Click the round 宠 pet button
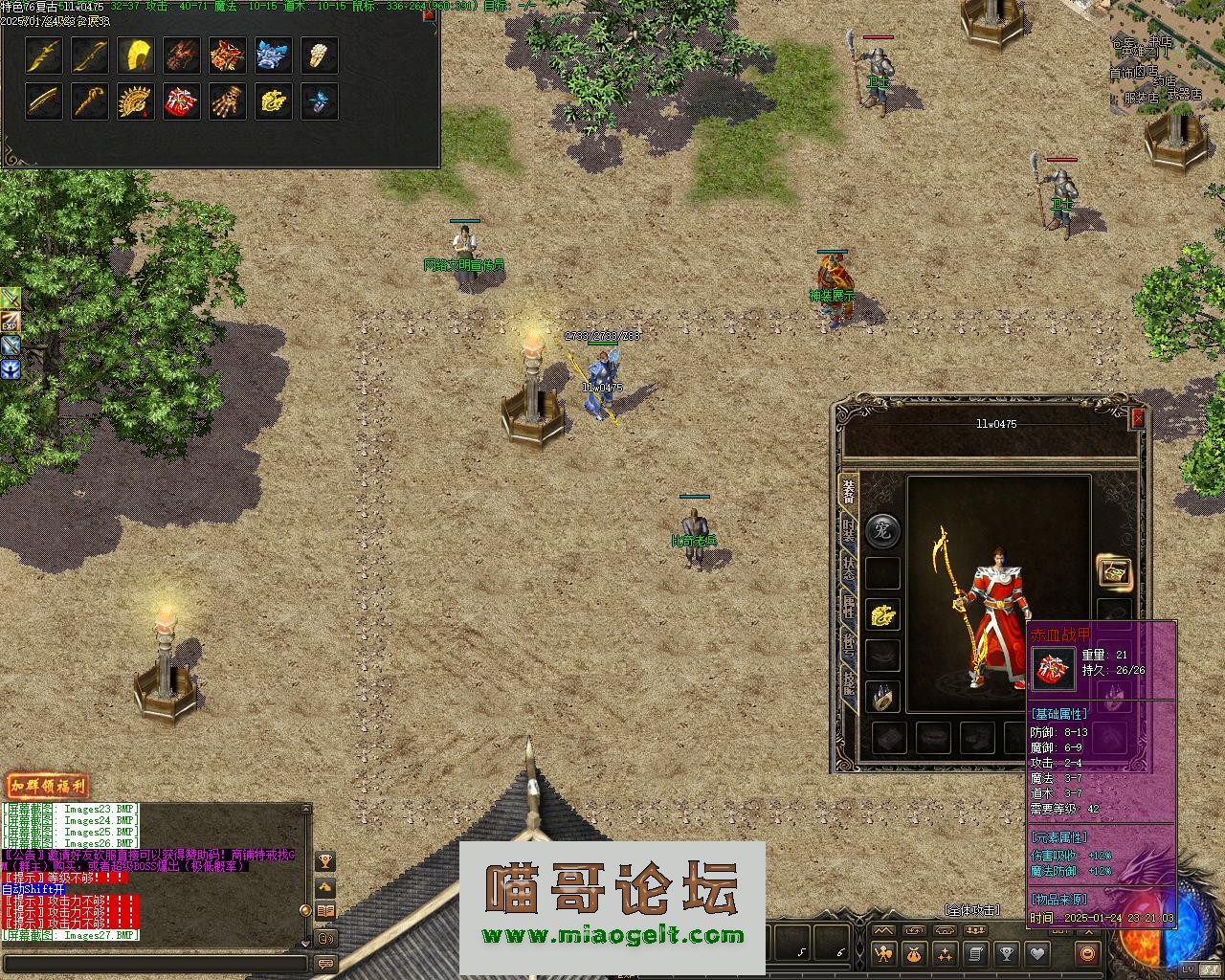Viewport: 1225px width, 980px height. coord(882,531)
